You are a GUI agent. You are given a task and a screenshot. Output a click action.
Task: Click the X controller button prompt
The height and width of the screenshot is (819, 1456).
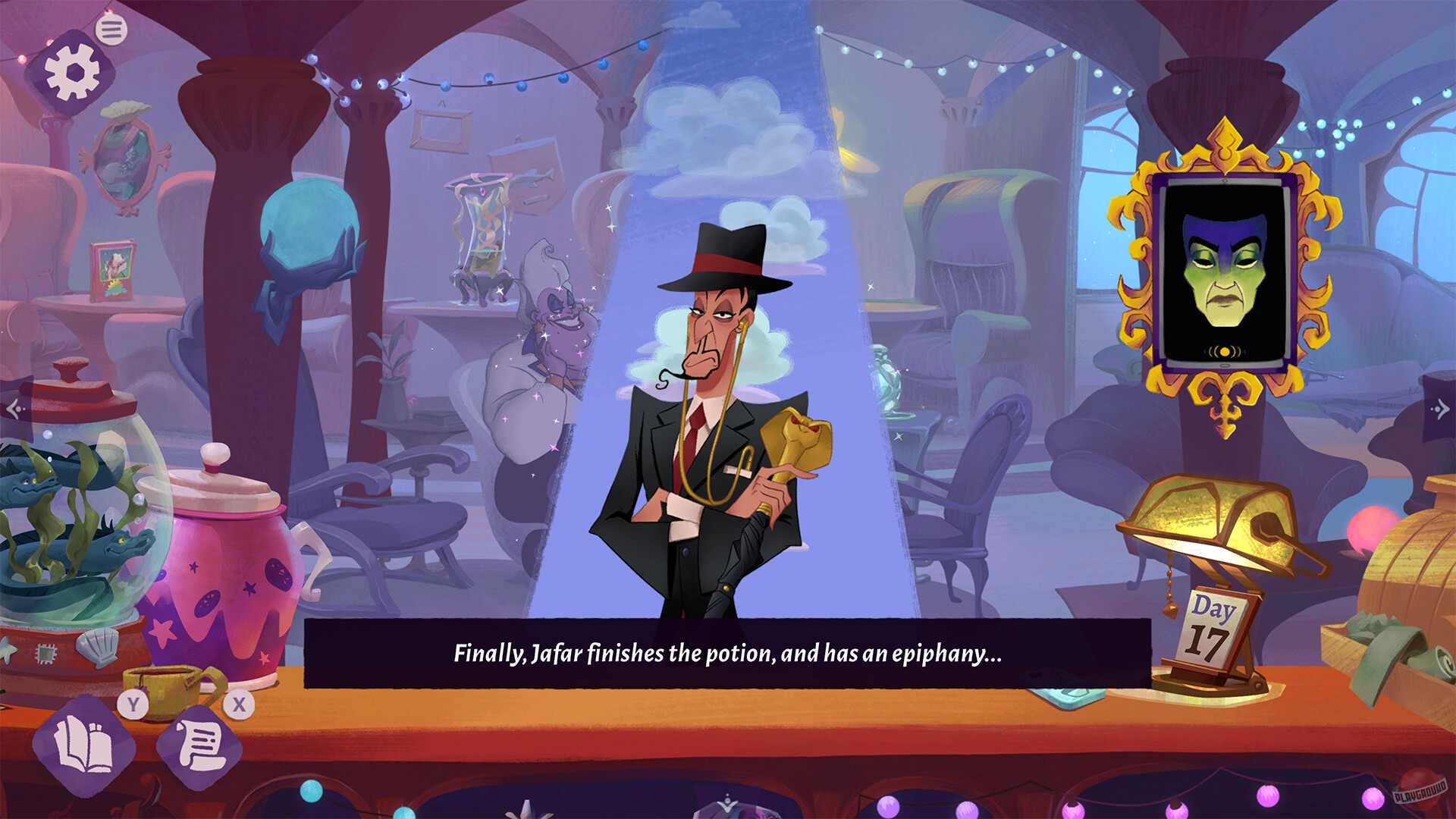click(239, 705)
